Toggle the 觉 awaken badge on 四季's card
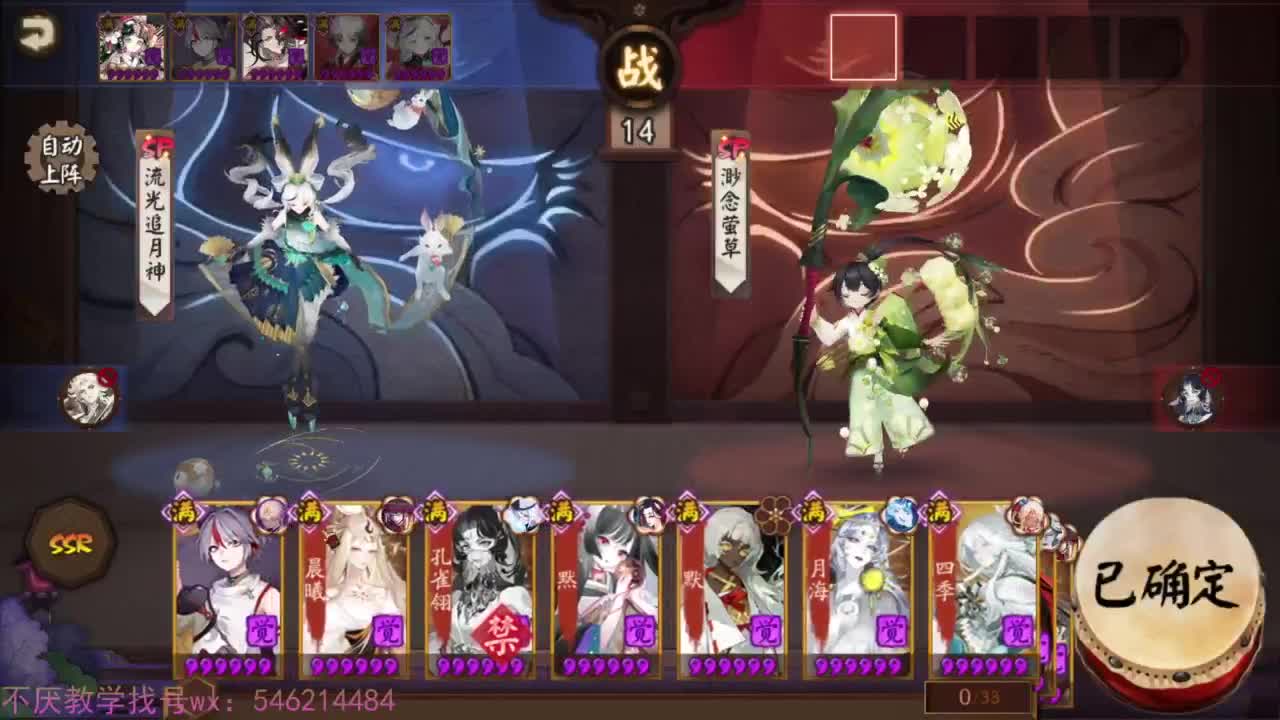The height and width of the screenshot is (720, 1280). point(1017,632)
